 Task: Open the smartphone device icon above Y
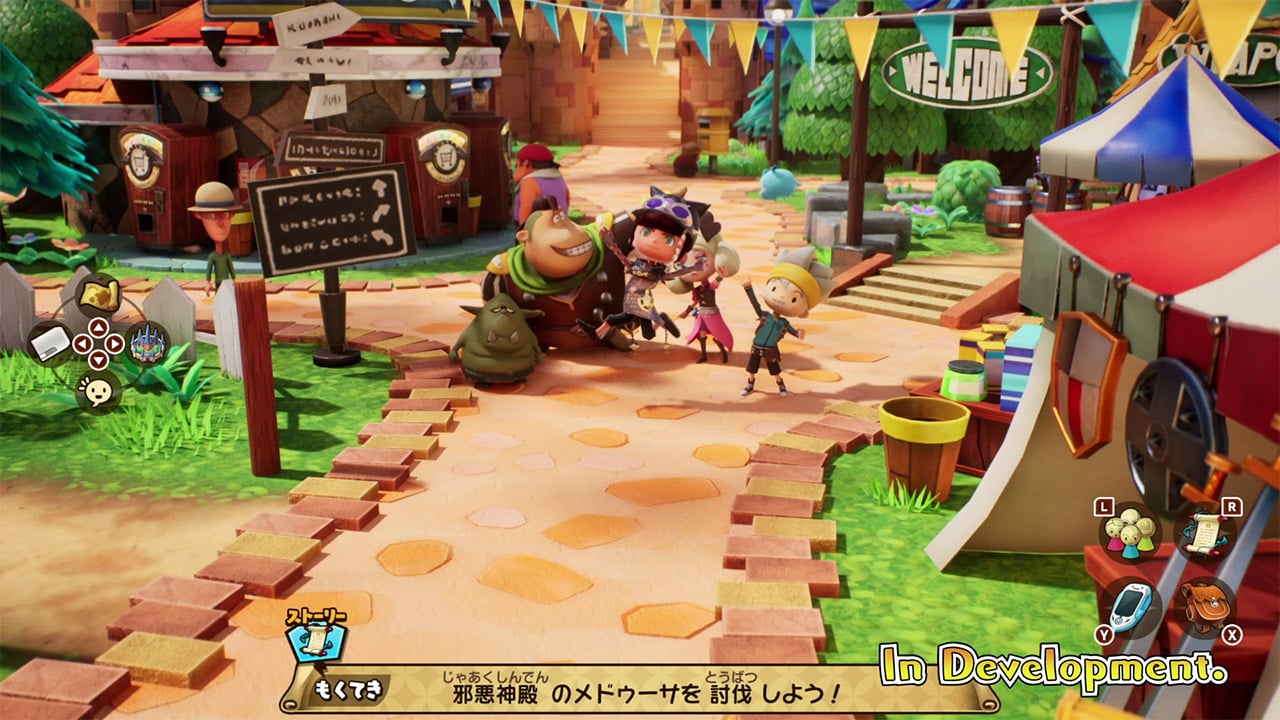(1131, 606)
